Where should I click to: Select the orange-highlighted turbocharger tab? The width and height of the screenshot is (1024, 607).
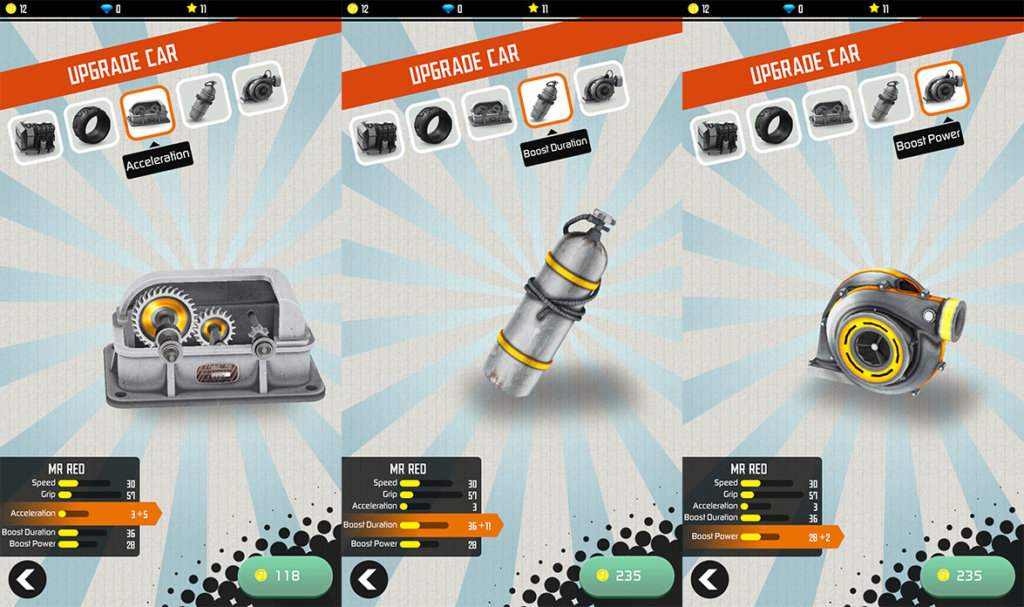[941, 87]
